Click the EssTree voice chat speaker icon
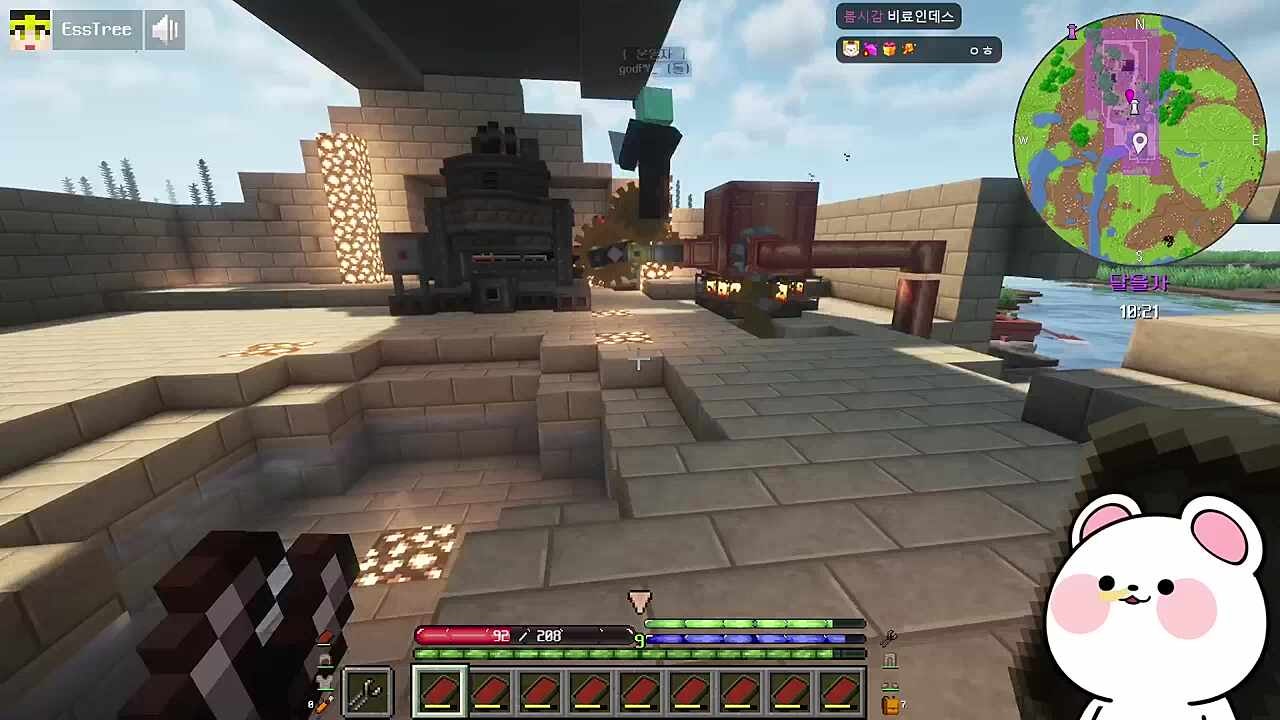 click(x=164, y=30)
